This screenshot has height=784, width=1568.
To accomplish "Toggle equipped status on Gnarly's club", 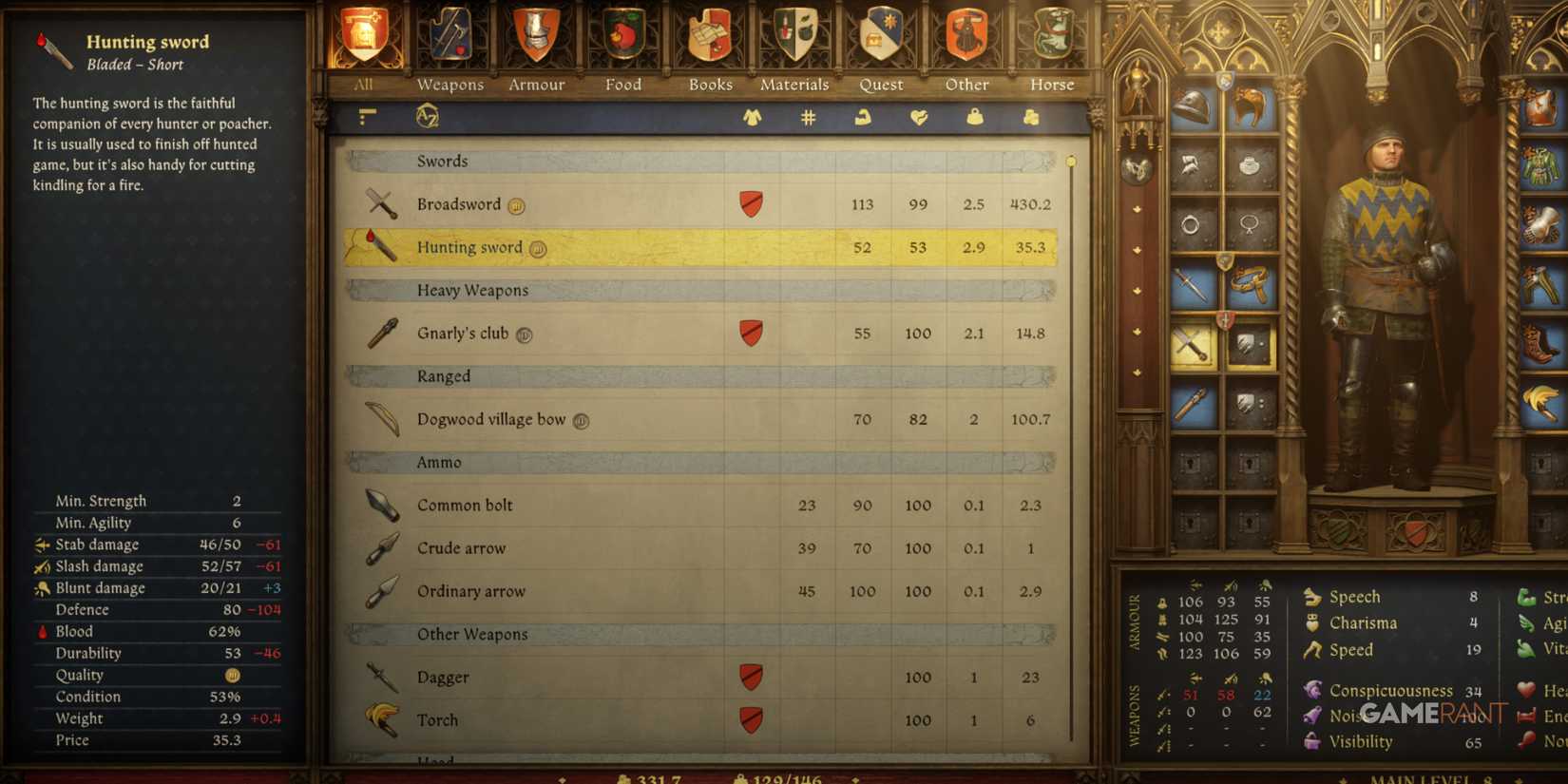I will 752,333.
